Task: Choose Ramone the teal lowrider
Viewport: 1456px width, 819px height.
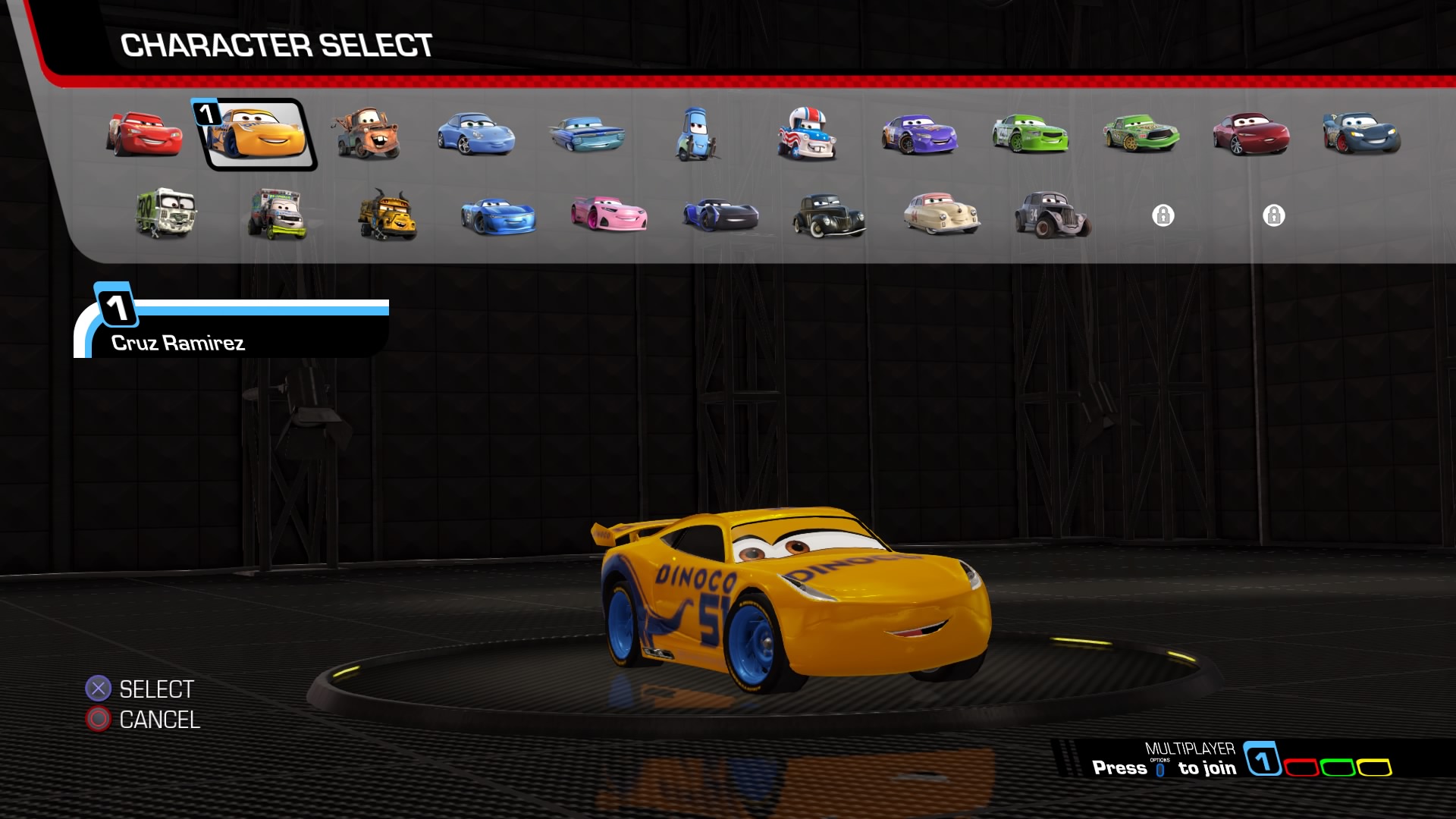Action: (587, 134)
